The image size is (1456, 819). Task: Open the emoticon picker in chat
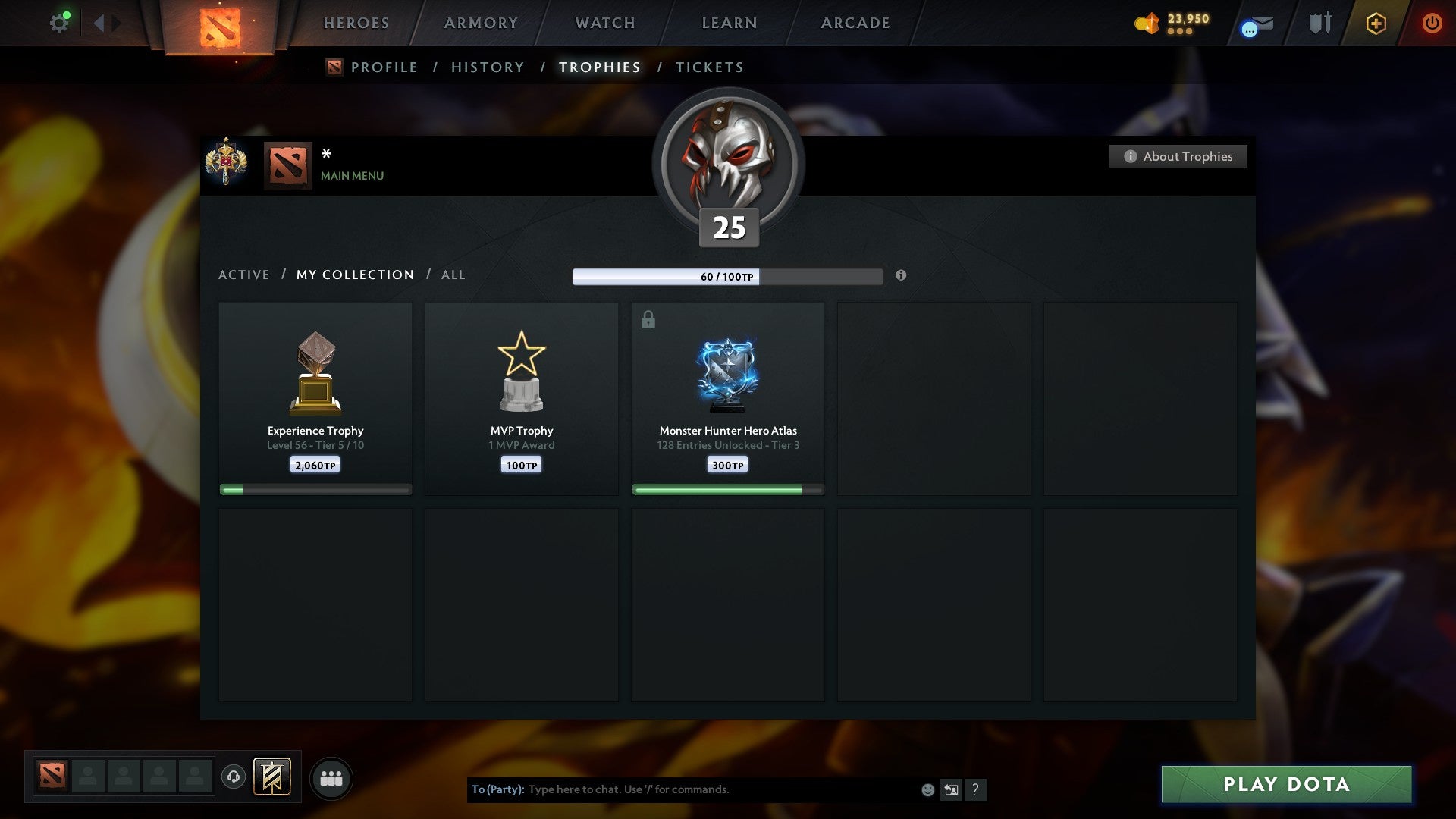tap(927, 789)
